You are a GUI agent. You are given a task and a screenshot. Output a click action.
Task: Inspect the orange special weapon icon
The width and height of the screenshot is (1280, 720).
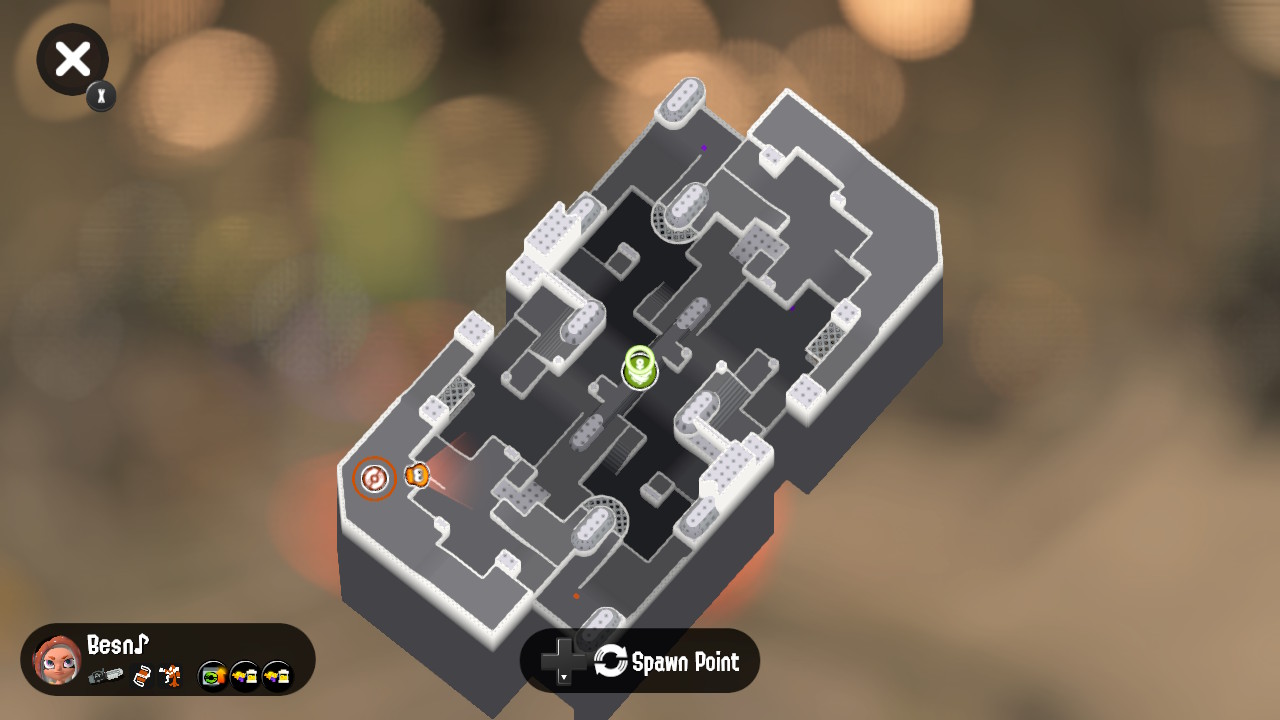[x=170, y=676]
